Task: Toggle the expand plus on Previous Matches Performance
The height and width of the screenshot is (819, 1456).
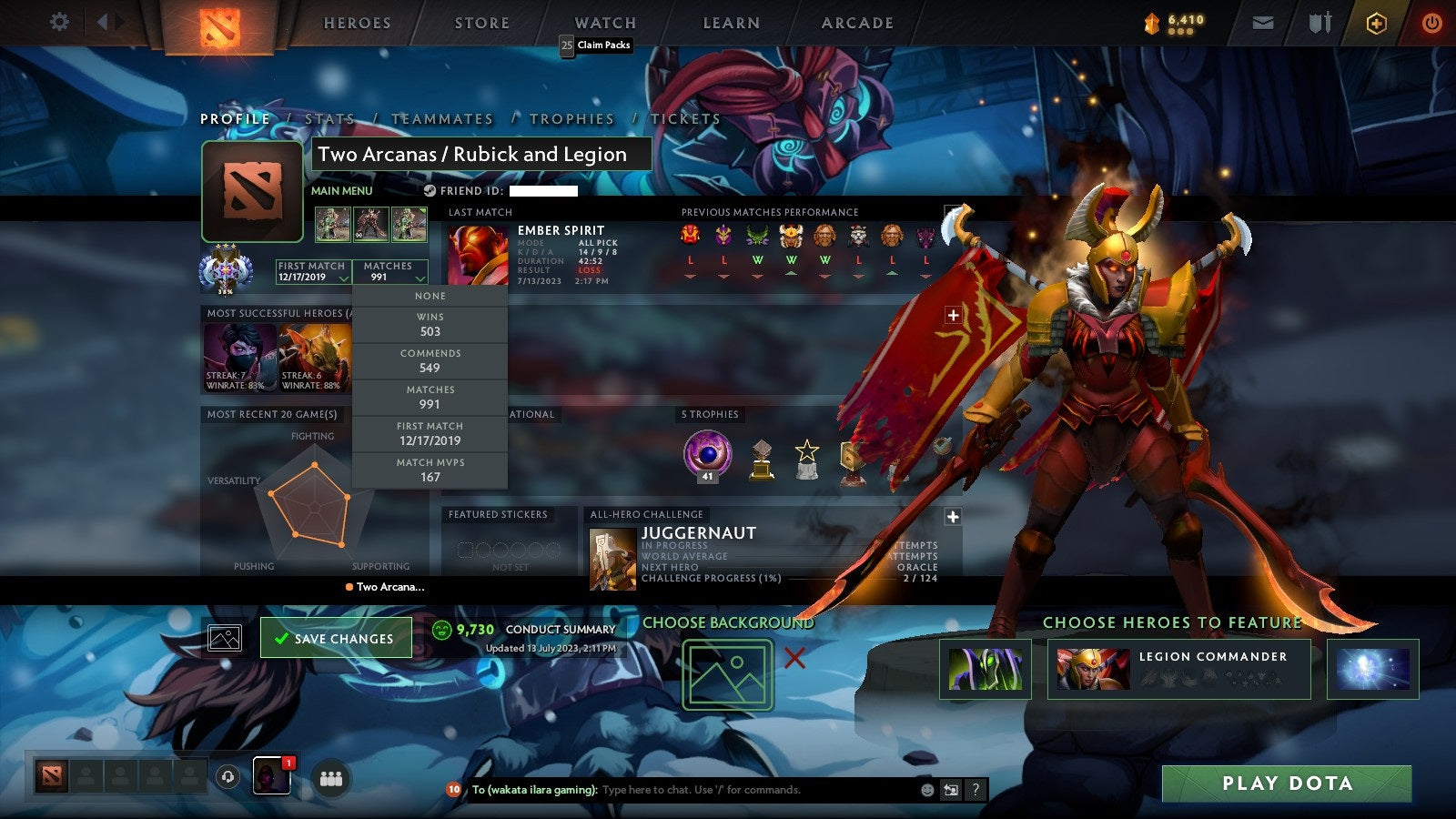Action: (x=954, y=314)
